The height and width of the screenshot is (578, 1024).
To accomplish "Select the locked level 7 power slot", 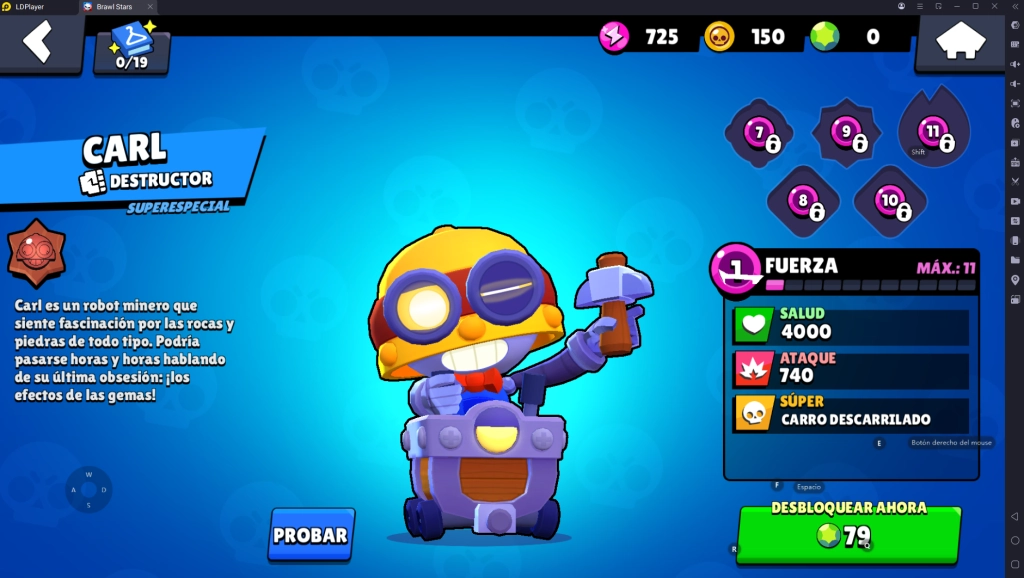I will 760,134.
